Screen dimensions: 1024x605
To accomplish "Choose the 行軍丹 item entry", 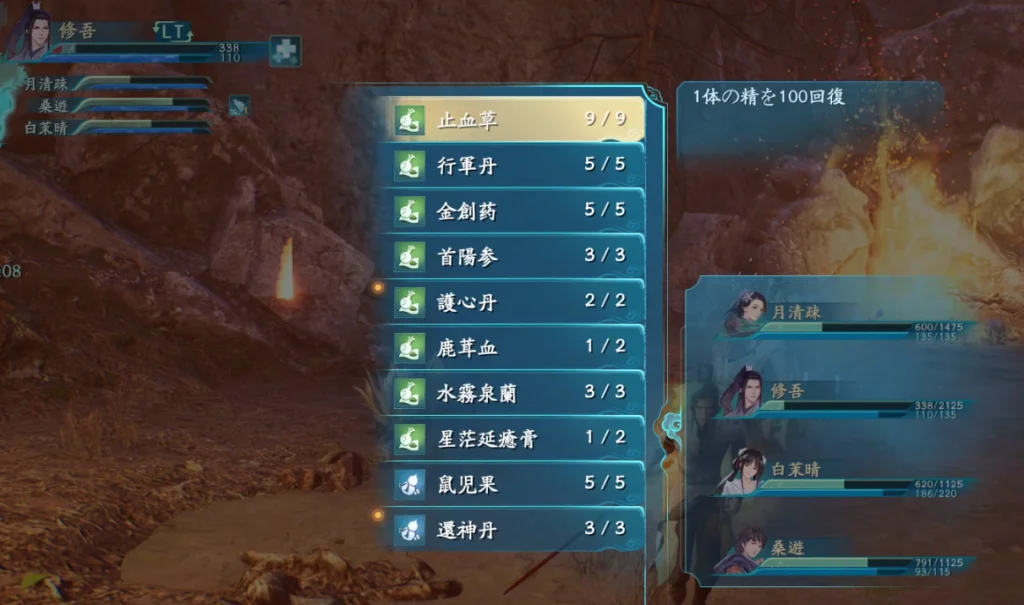I will 510,165.
